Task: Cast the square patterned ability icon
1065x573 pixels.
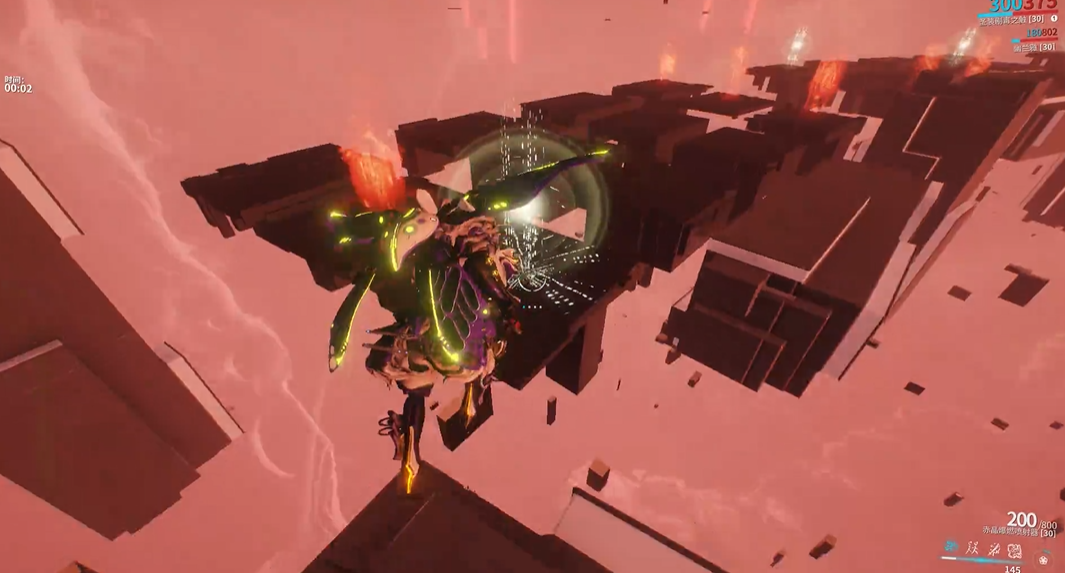Action: point(1014,550)
